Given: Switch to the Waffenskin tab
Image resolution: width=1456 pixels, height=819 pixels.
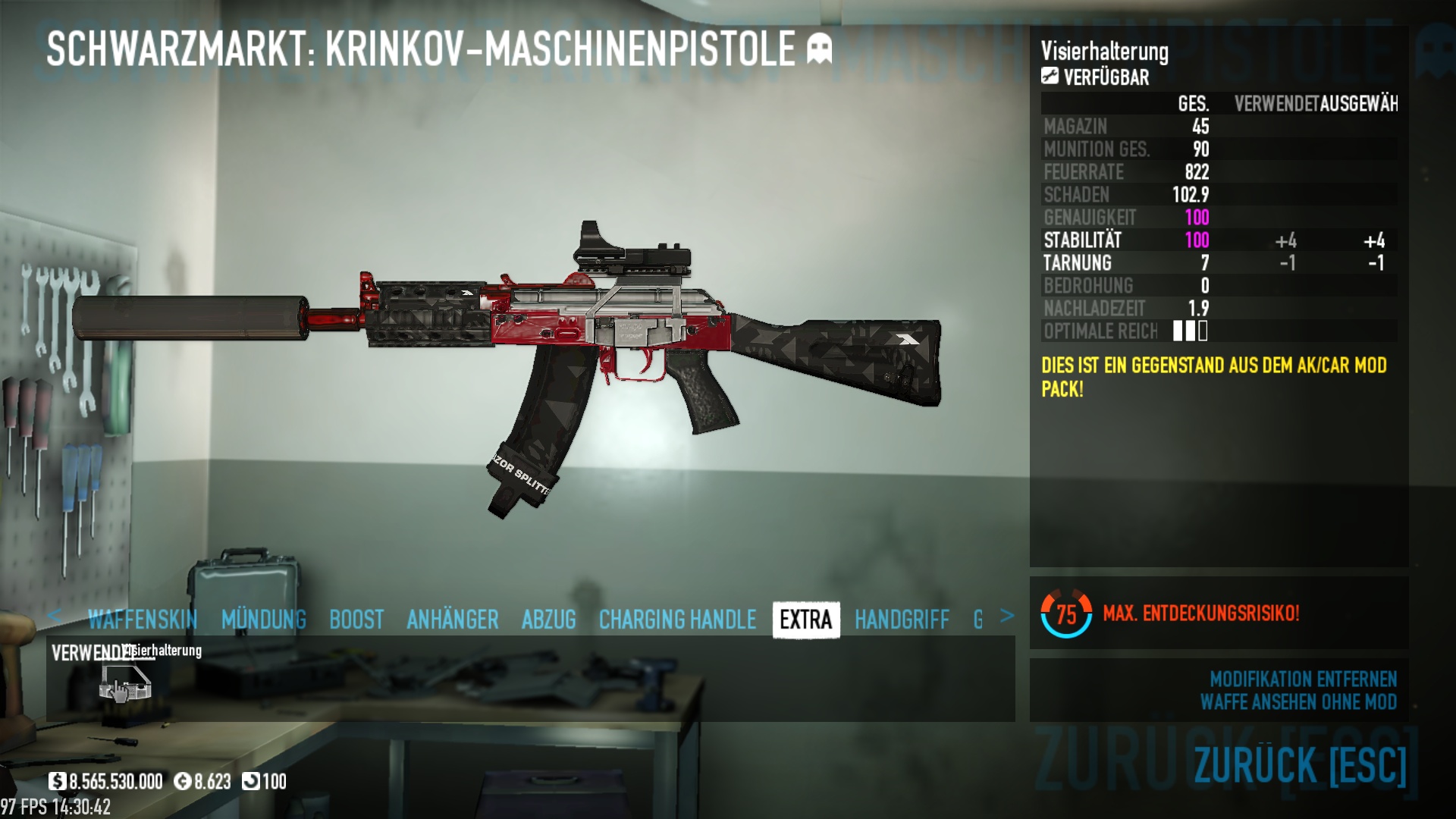Looking at the screenshot, I should pyautogui.click(x=142, y=620).
